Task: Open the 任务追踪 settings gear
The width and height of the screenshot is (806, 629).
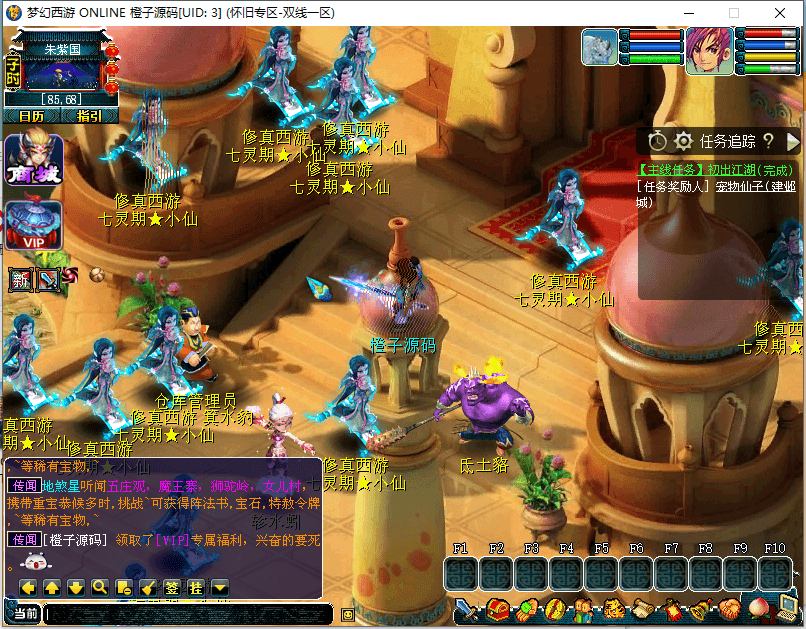Action: point(683,141)
